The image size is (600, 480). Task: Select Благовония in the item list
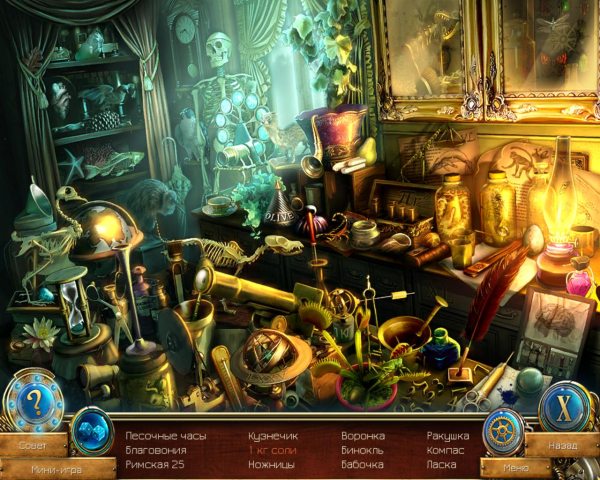(155, 450)
